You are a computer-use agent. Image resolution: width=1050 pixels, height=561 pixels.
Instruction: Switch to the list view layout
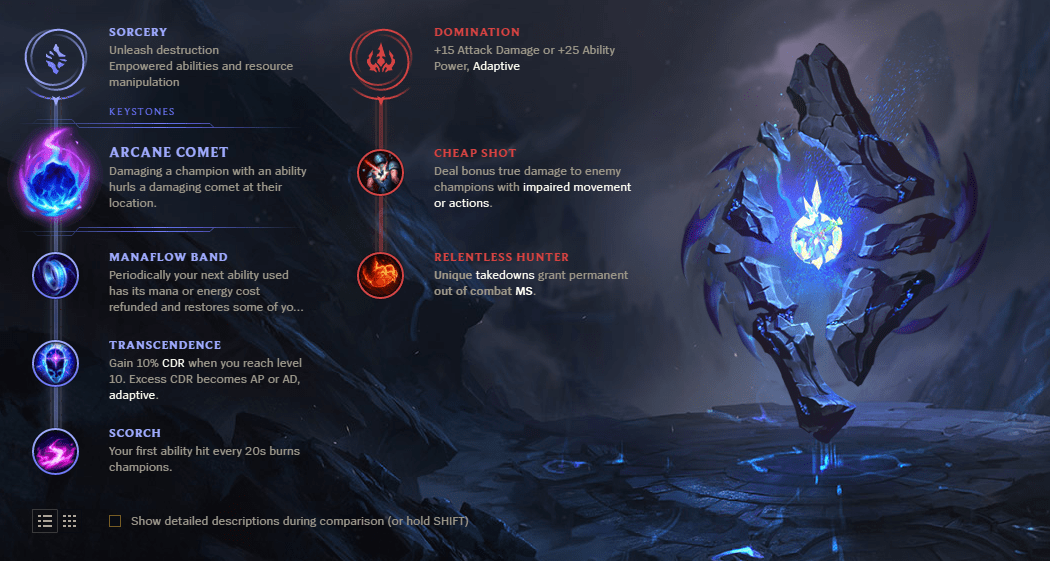45,521
